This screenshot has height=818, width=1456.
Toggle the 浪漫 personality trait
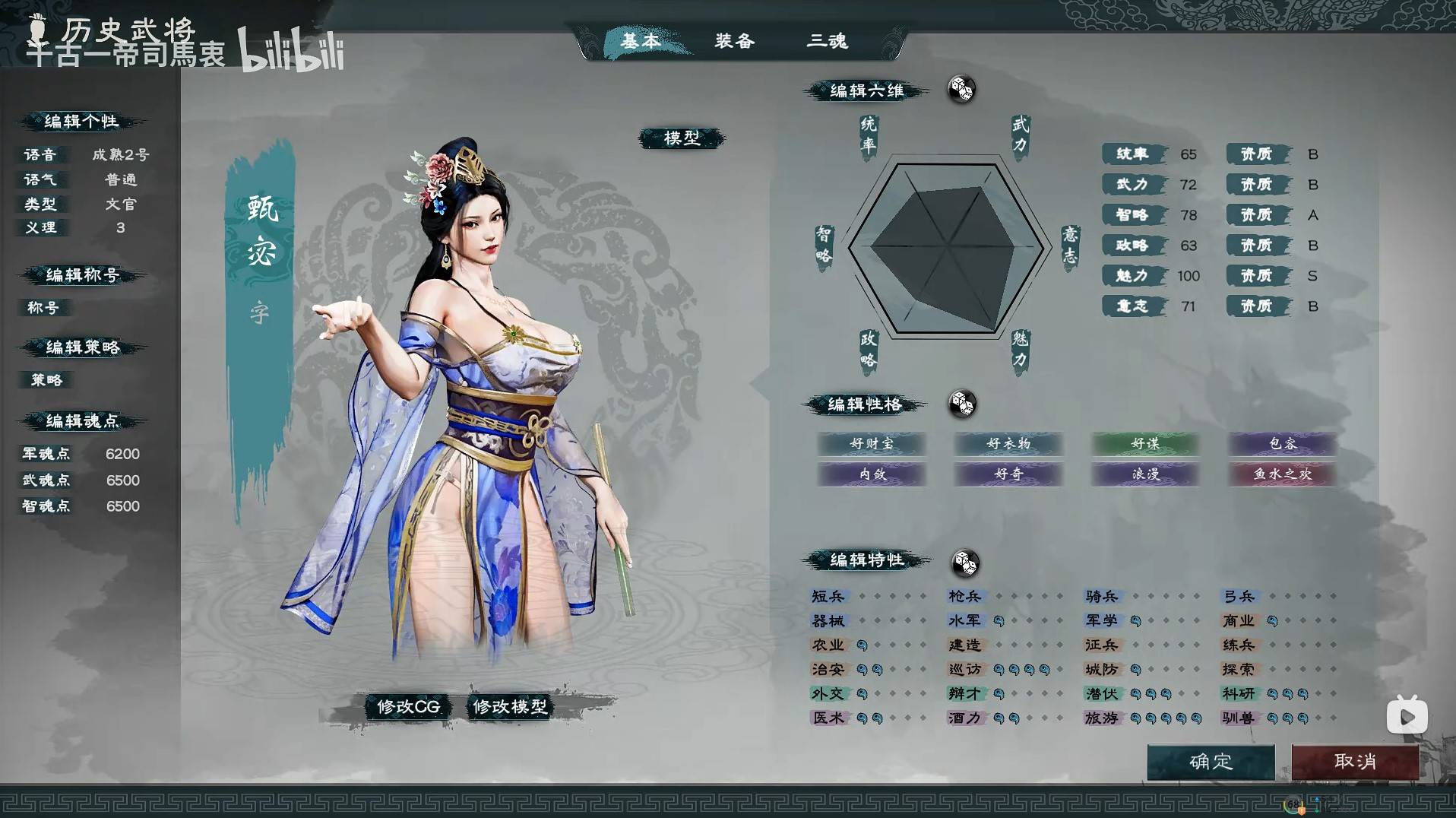[x=1144, y=474]
